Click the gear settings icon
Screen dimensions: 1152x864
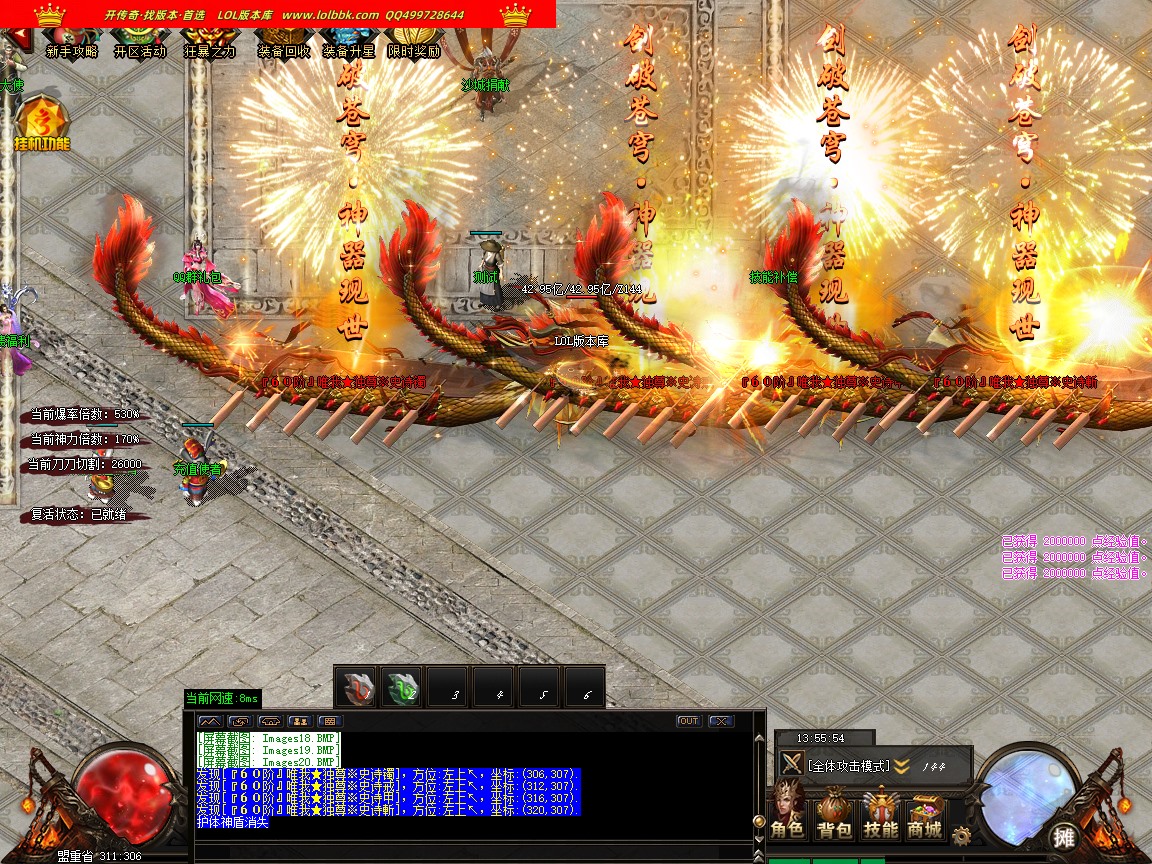[962, 835]
